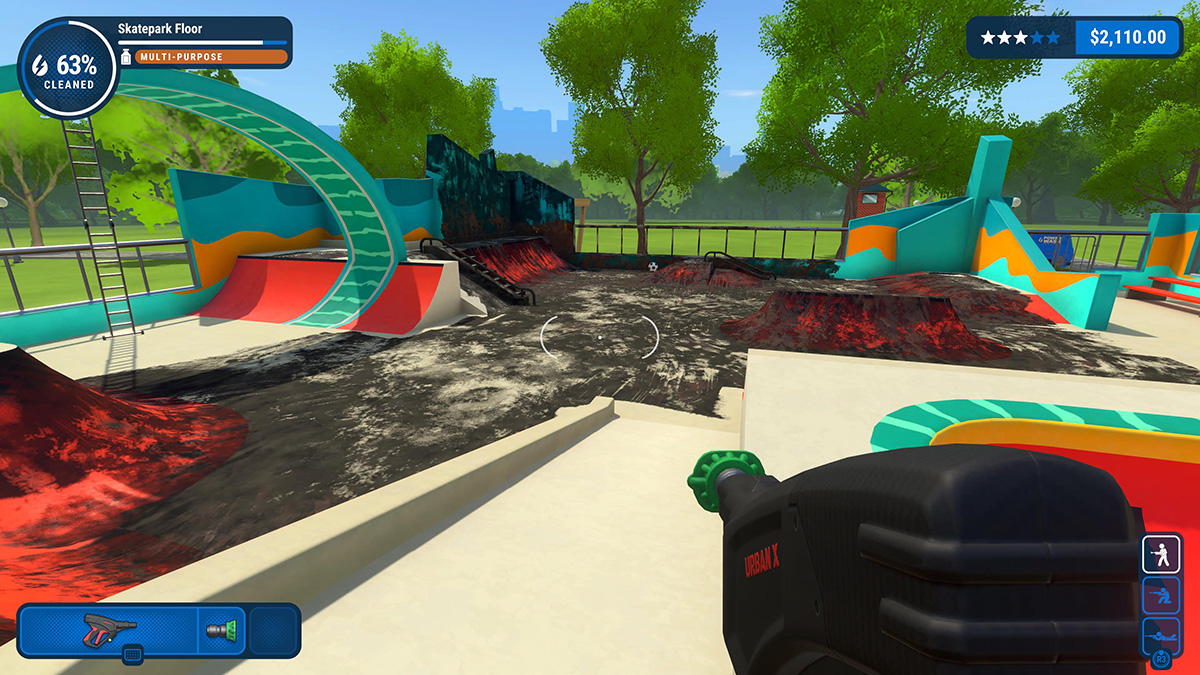Switch to the standing stance icon
The height and width of the screenshot is (675, 1200).
[x=1161, y=554]
